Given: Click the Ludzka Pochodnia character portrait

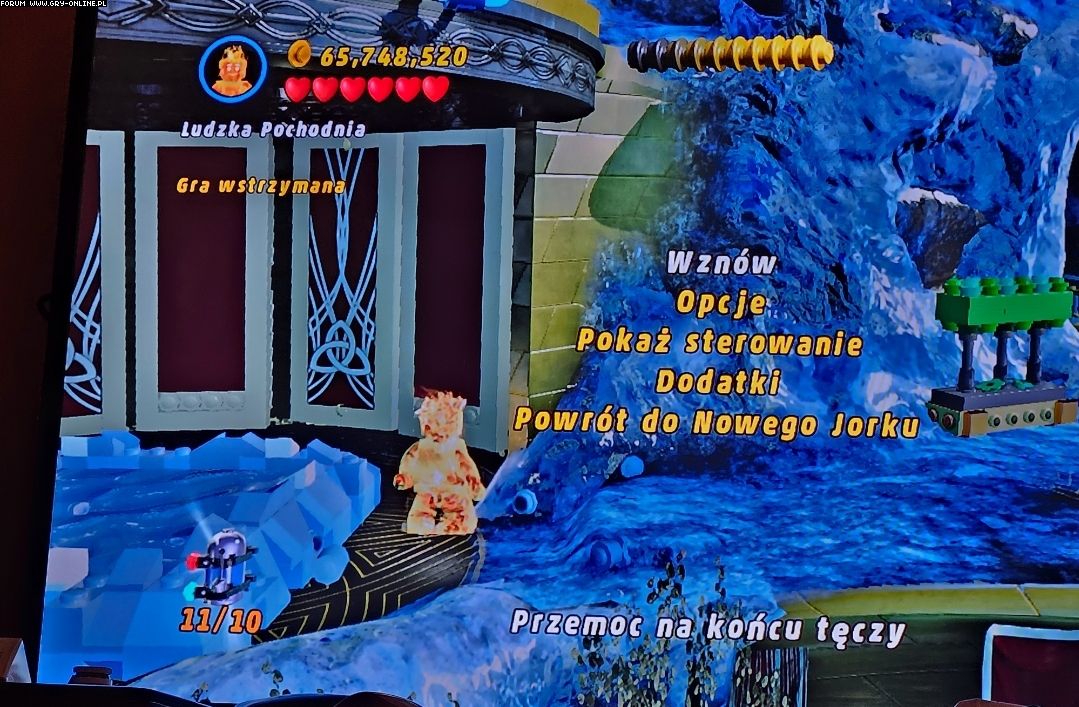Looking at the screenshot, I should coord(232,69).
